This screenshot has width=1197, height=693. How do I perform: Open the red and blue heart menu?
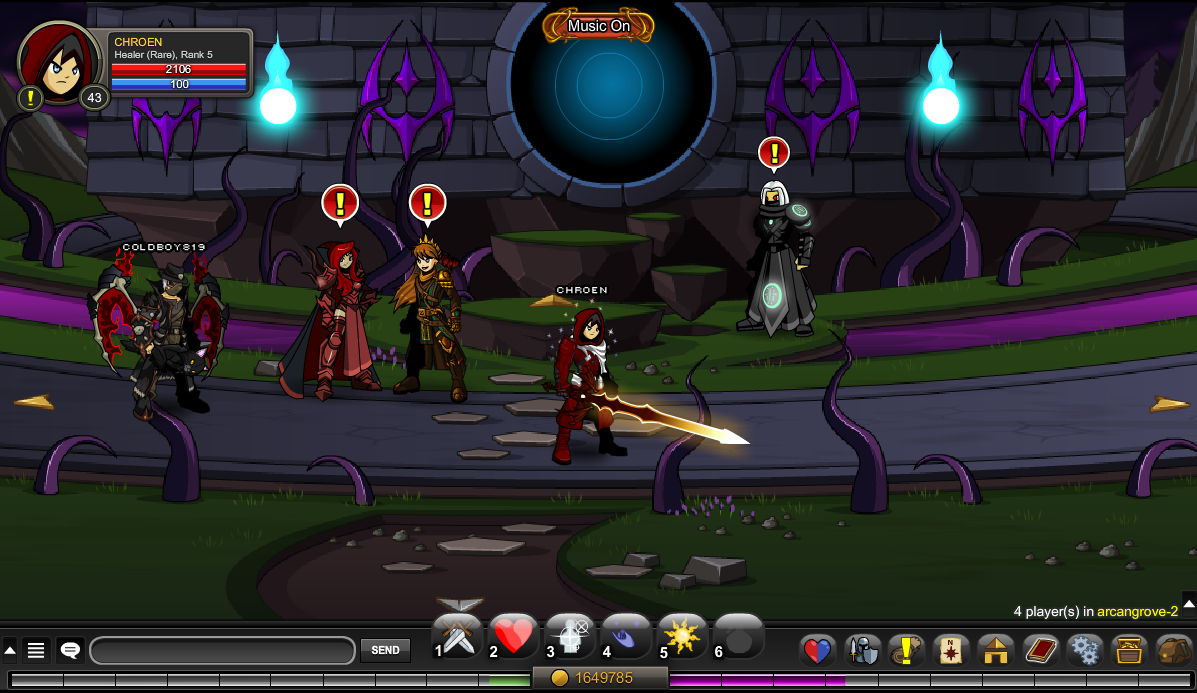click(x=818, y=651)
